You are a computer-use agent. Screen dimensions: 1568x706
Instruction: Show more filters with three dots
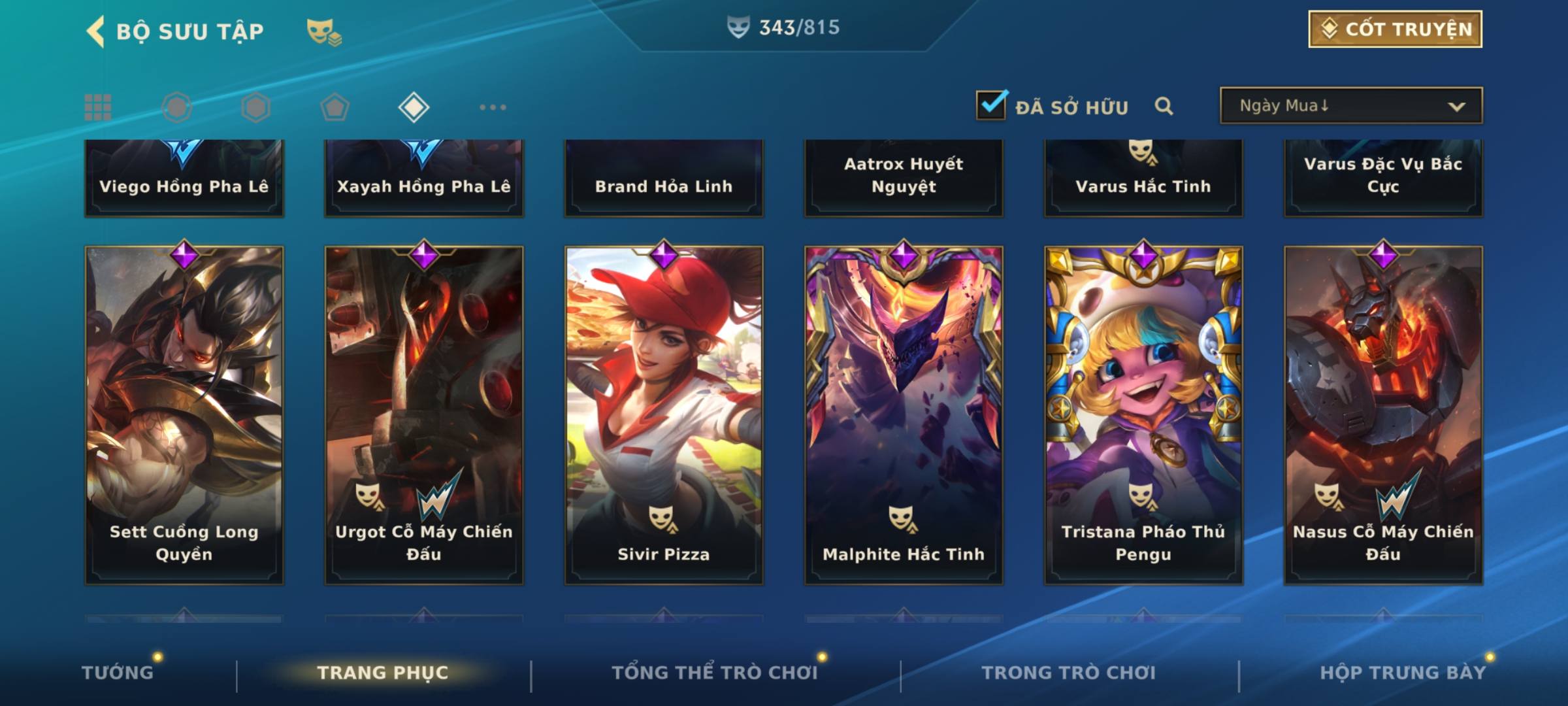point(493,107)
